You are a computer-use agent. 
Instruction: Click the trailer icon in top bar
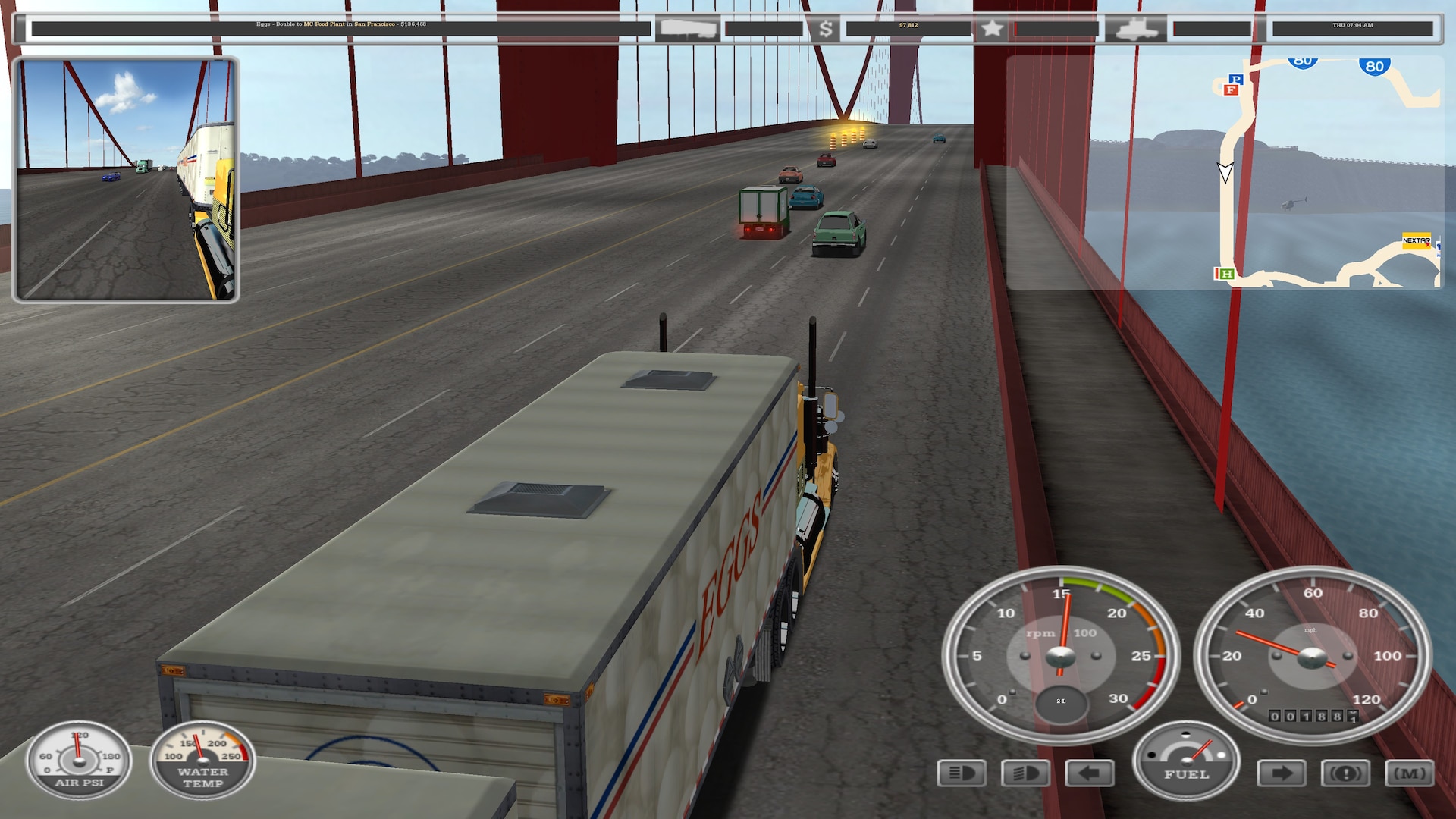click(687, 30)
